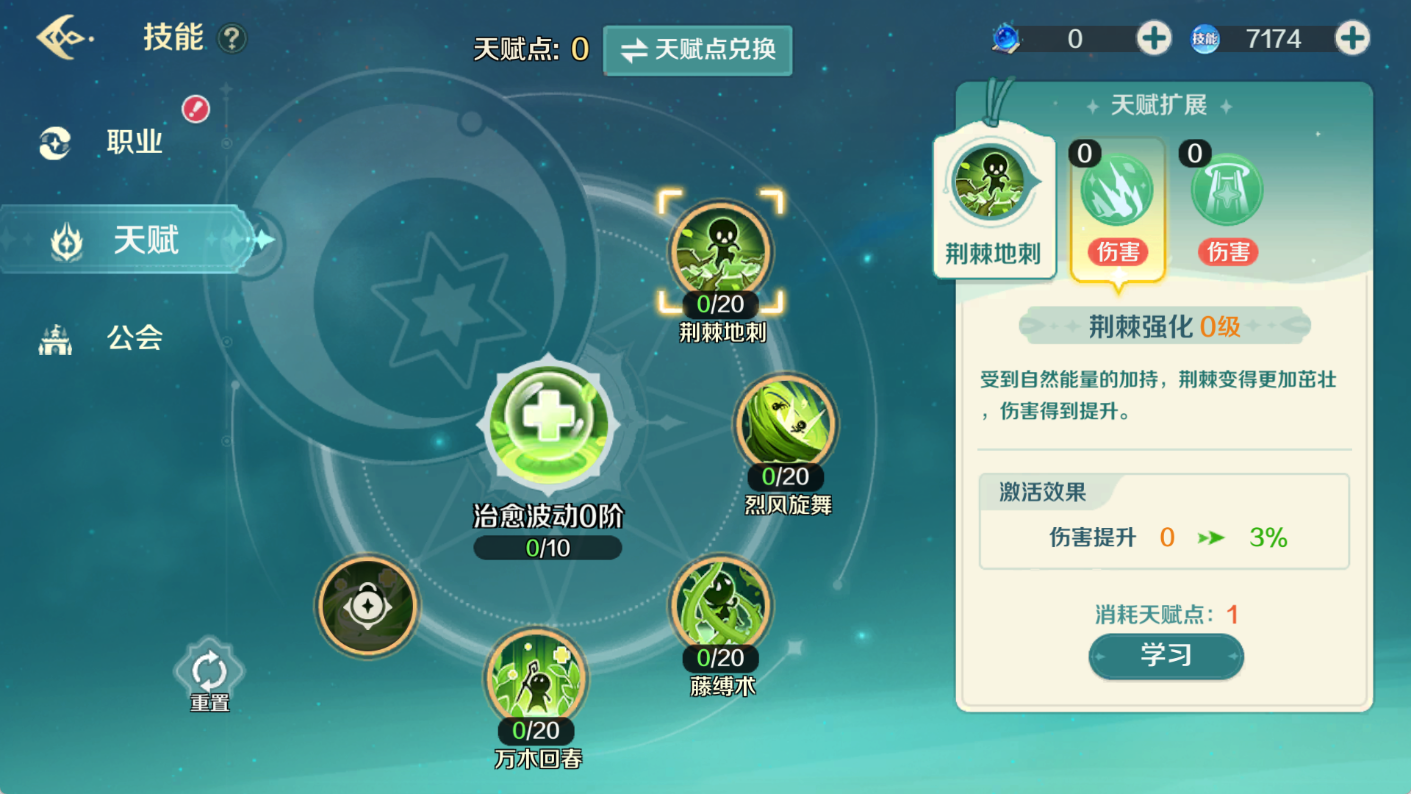Screen dimensions: 1411x794
Task: Choose the 藤缚术 talent node
Action: 721,605
